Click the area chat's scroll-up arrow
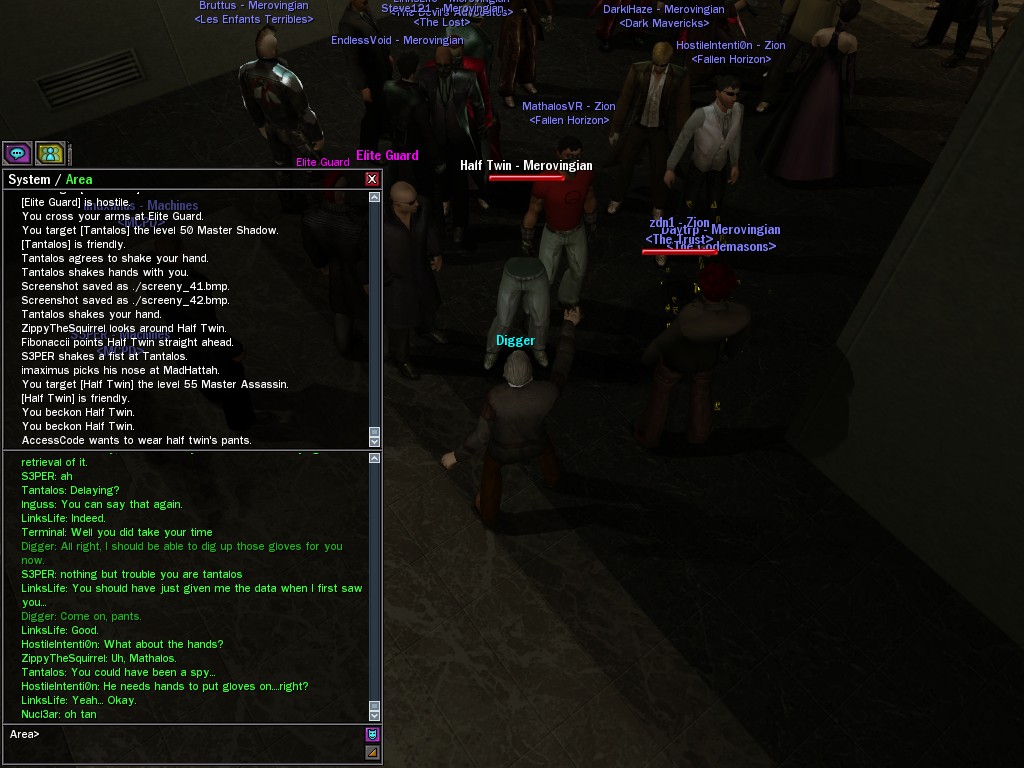 tap(375, 458)
